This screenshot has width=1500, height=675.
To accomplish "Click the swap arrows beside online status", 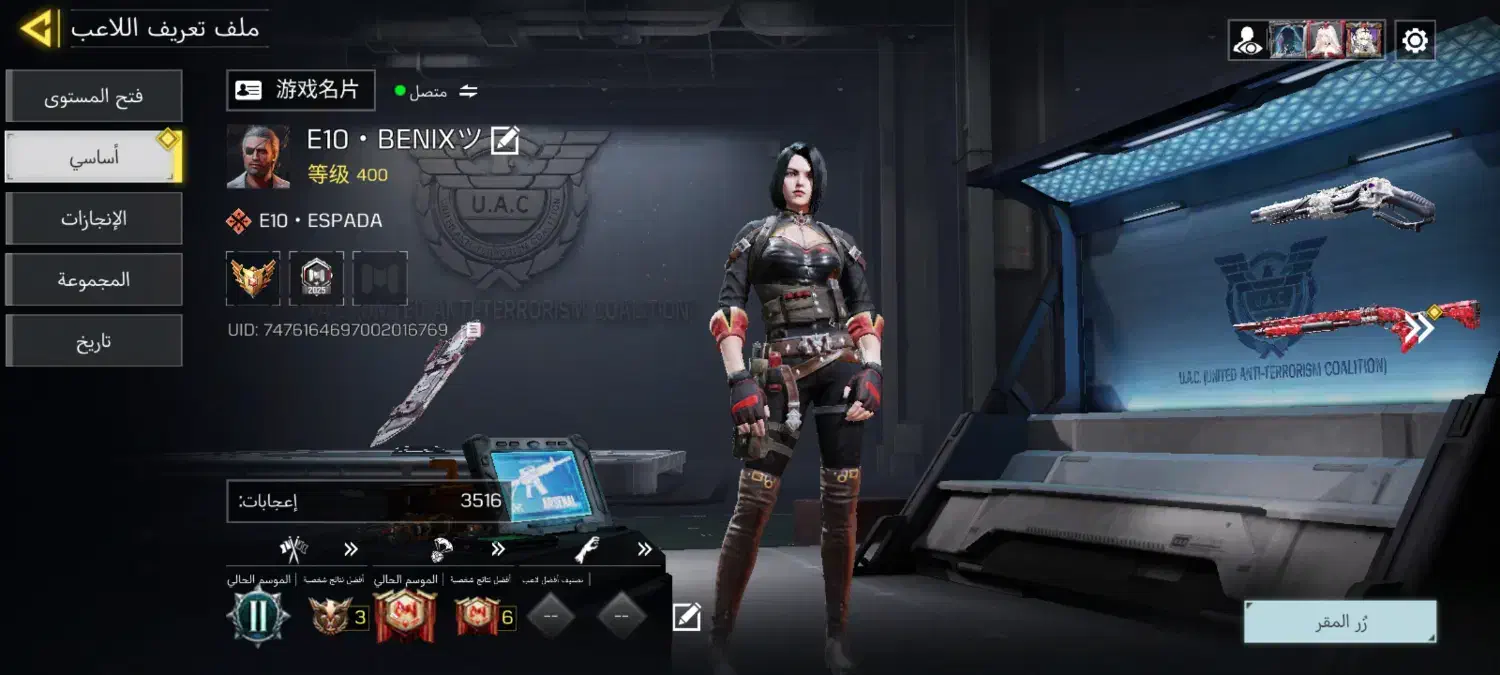I will [x=468, y=92].
